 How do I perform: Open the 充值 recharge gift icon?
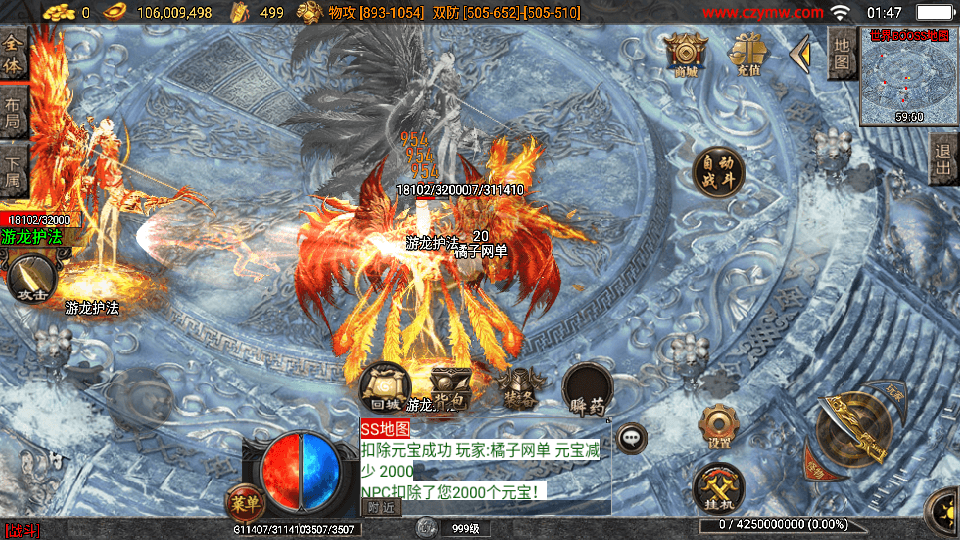click(x=745, y=53)
